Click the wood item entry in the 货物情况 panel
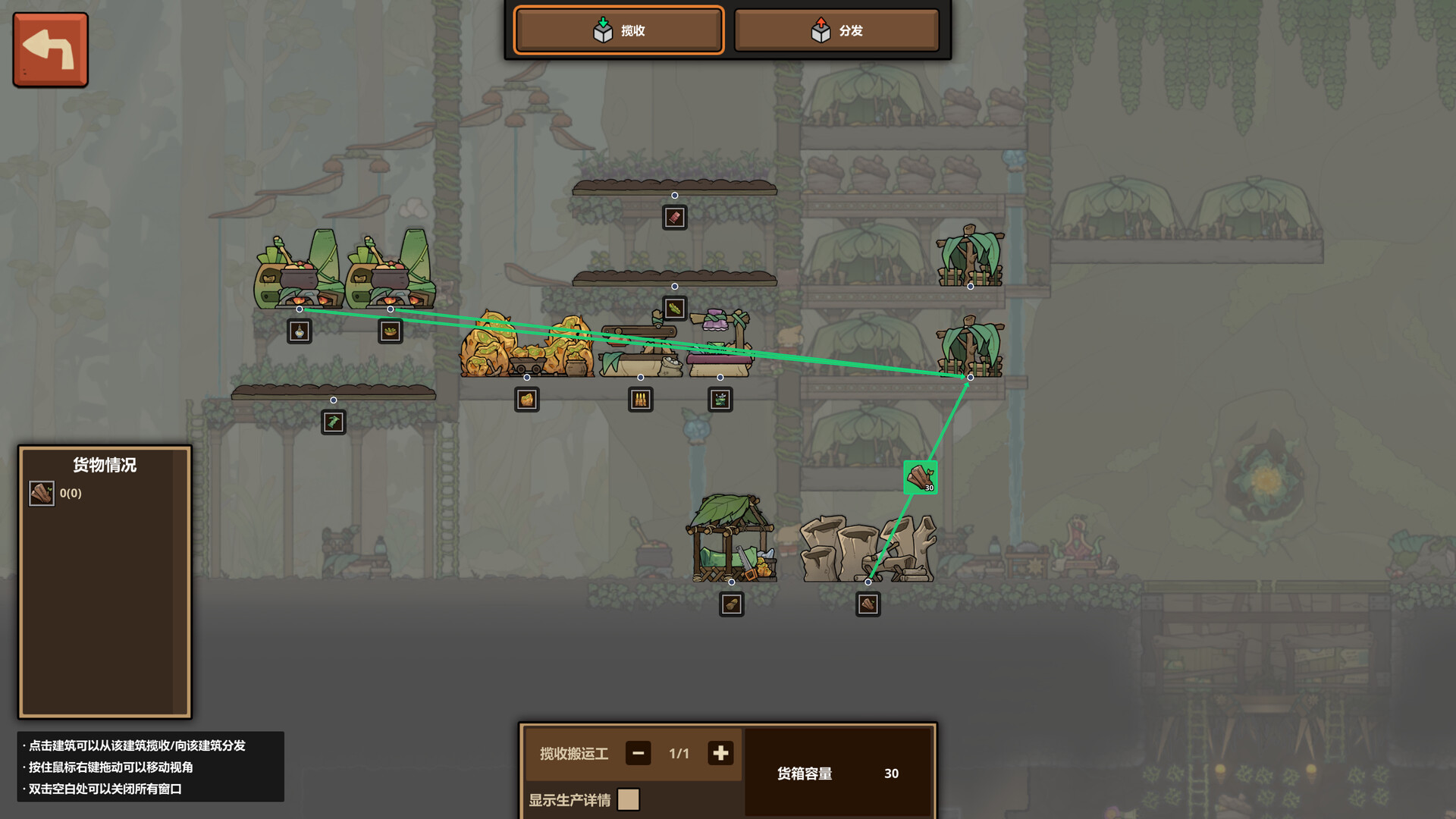Screen dimensions: 1456x819 42,493
